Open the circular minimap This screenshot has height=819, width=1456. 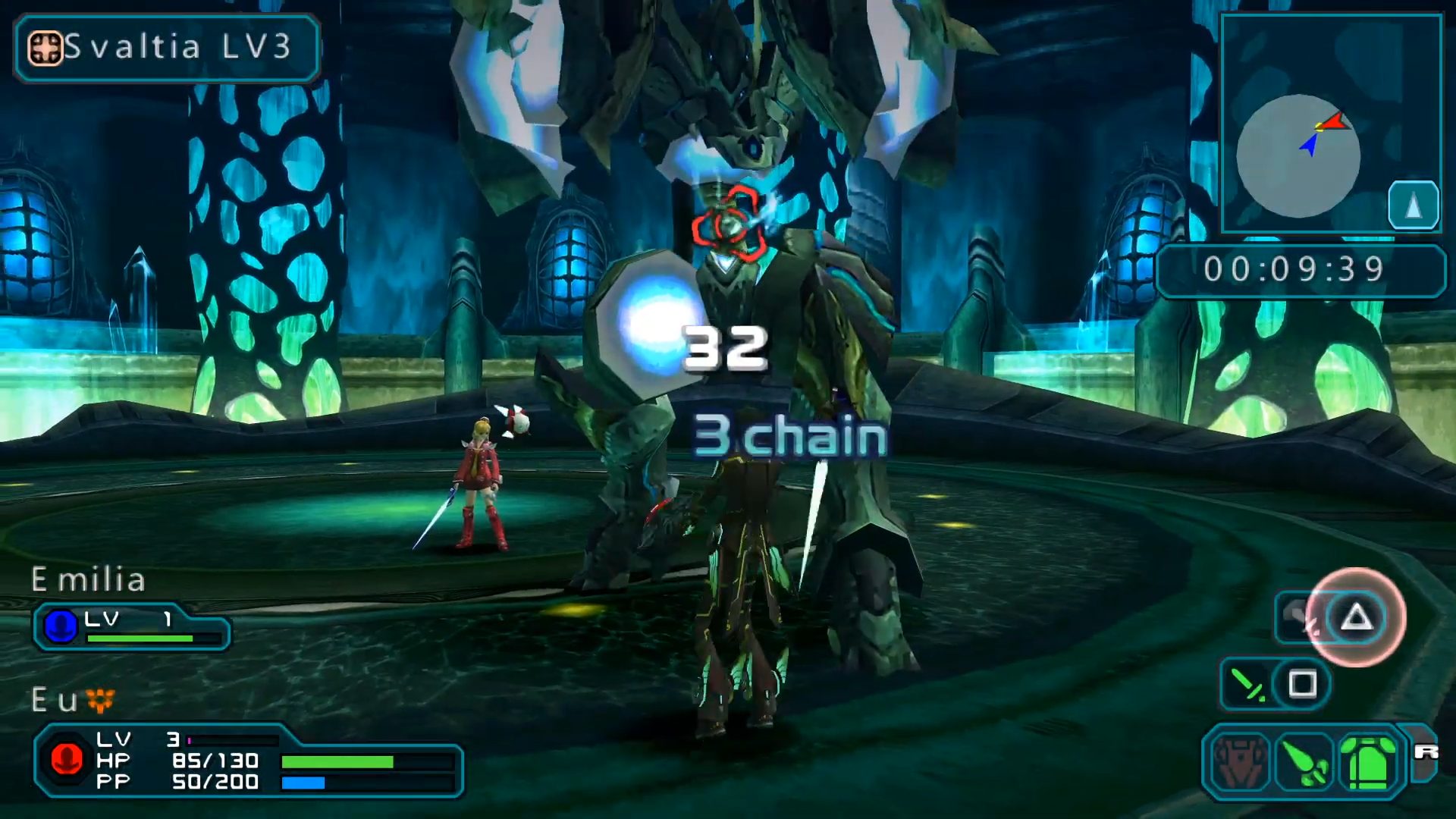(x=1298, y=155)
